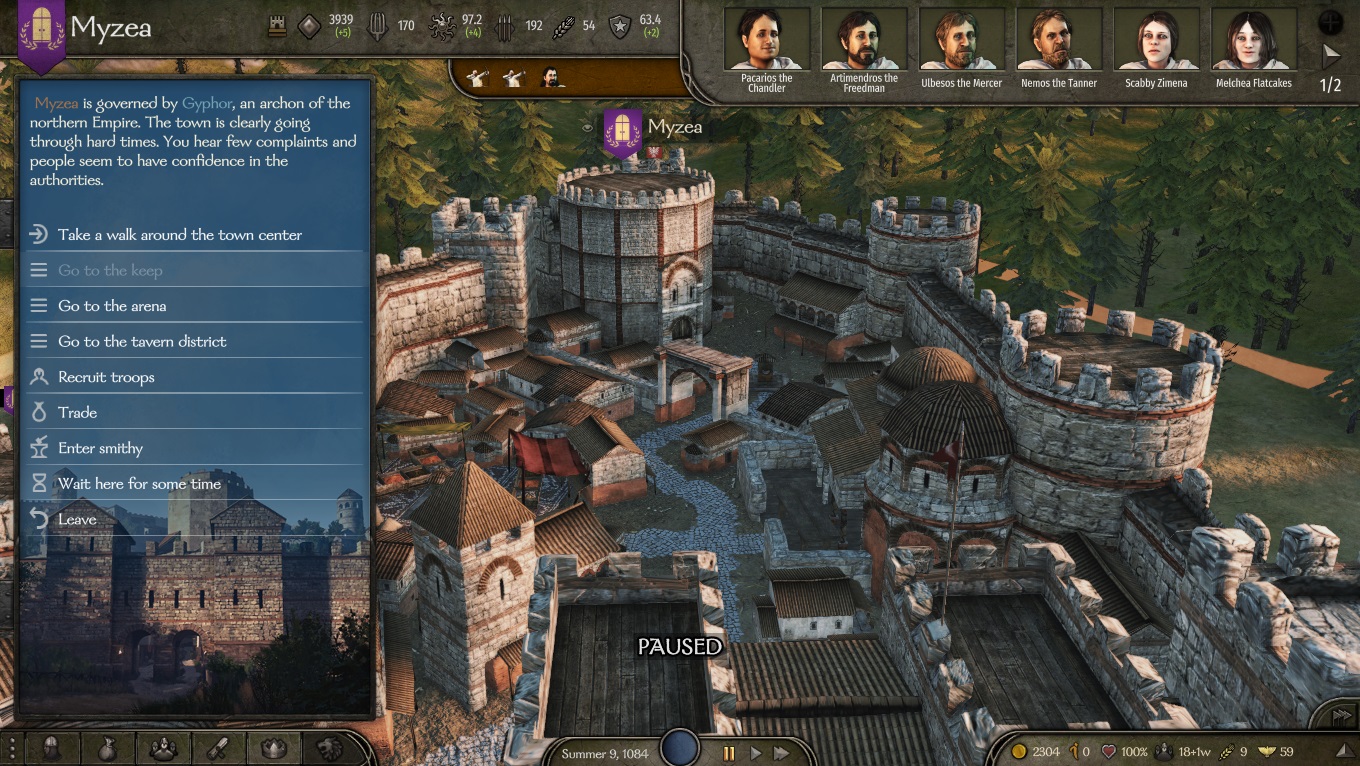Fast forward the game time

pos(782,753)
